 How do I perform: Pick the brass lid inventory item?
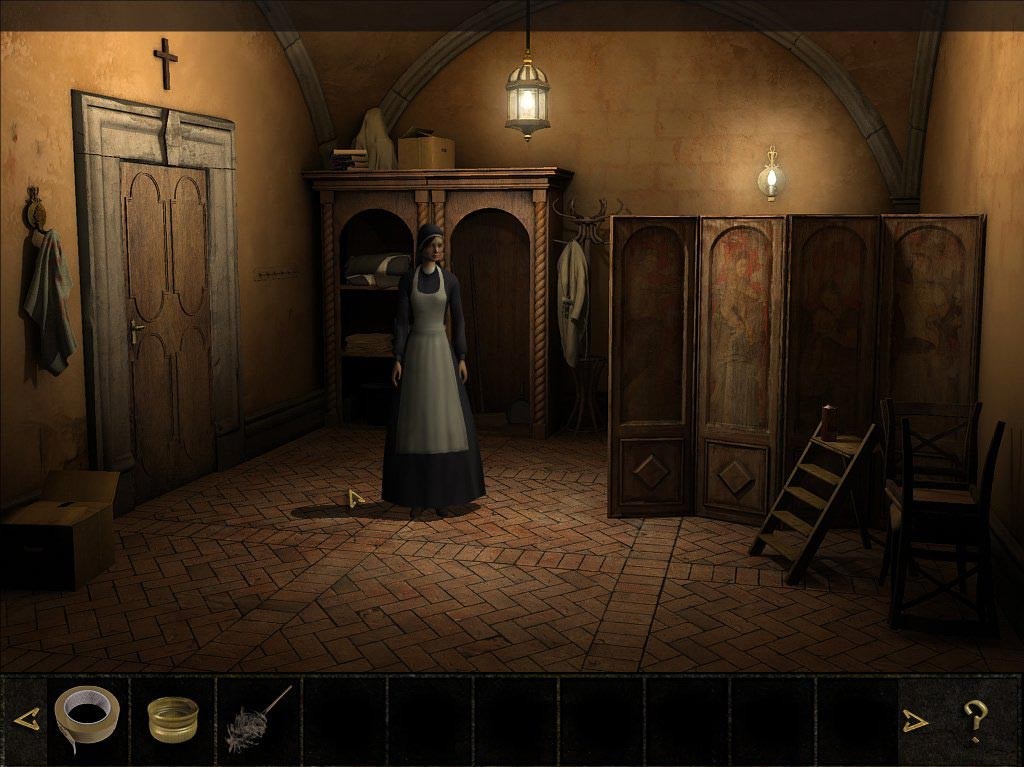pos(172,719)
